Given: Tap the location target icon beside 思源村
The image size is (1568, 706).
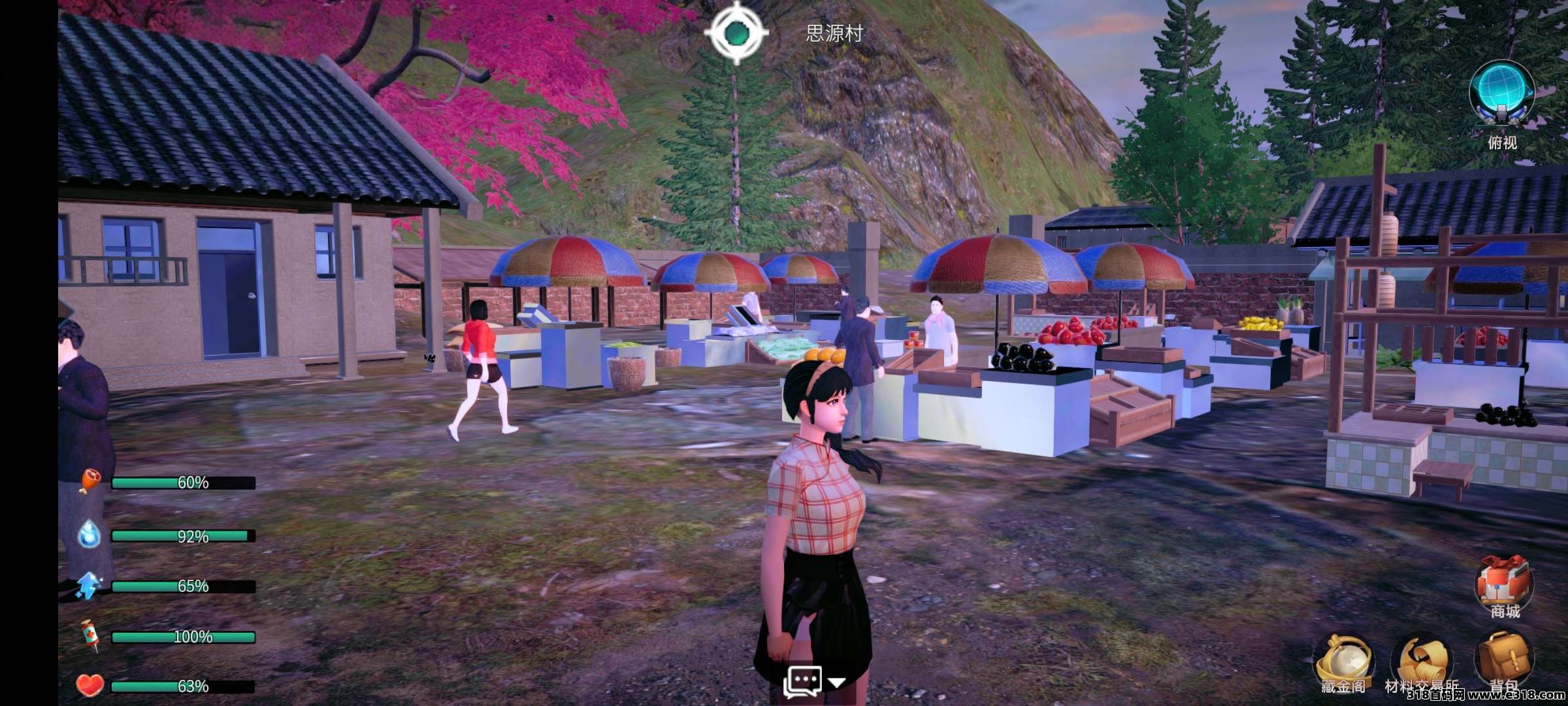Looking at the screenshot, I should 736,32.
